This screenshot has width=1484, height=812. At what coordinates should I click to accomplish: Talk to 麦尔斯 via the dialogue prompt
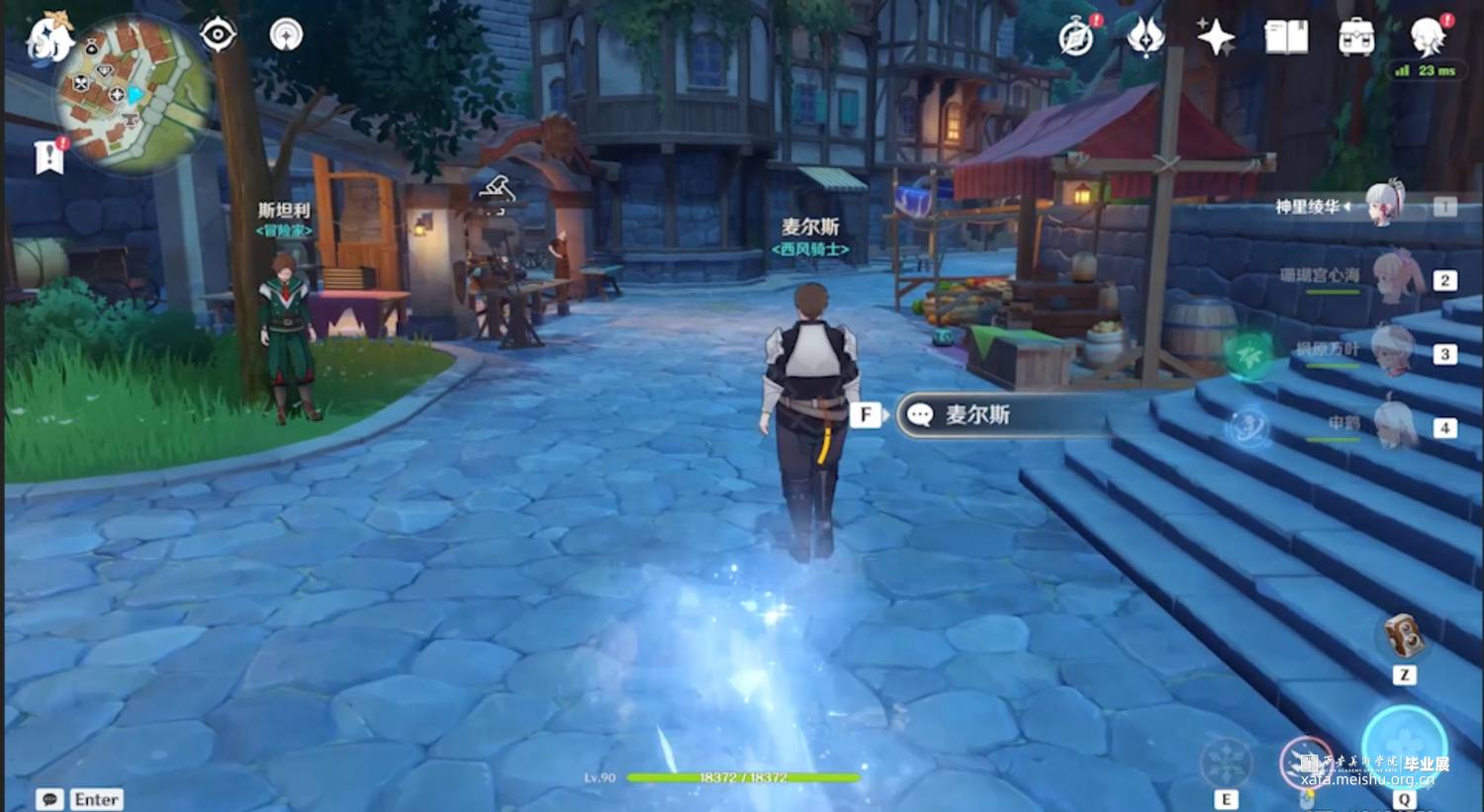tap(999, 415)
